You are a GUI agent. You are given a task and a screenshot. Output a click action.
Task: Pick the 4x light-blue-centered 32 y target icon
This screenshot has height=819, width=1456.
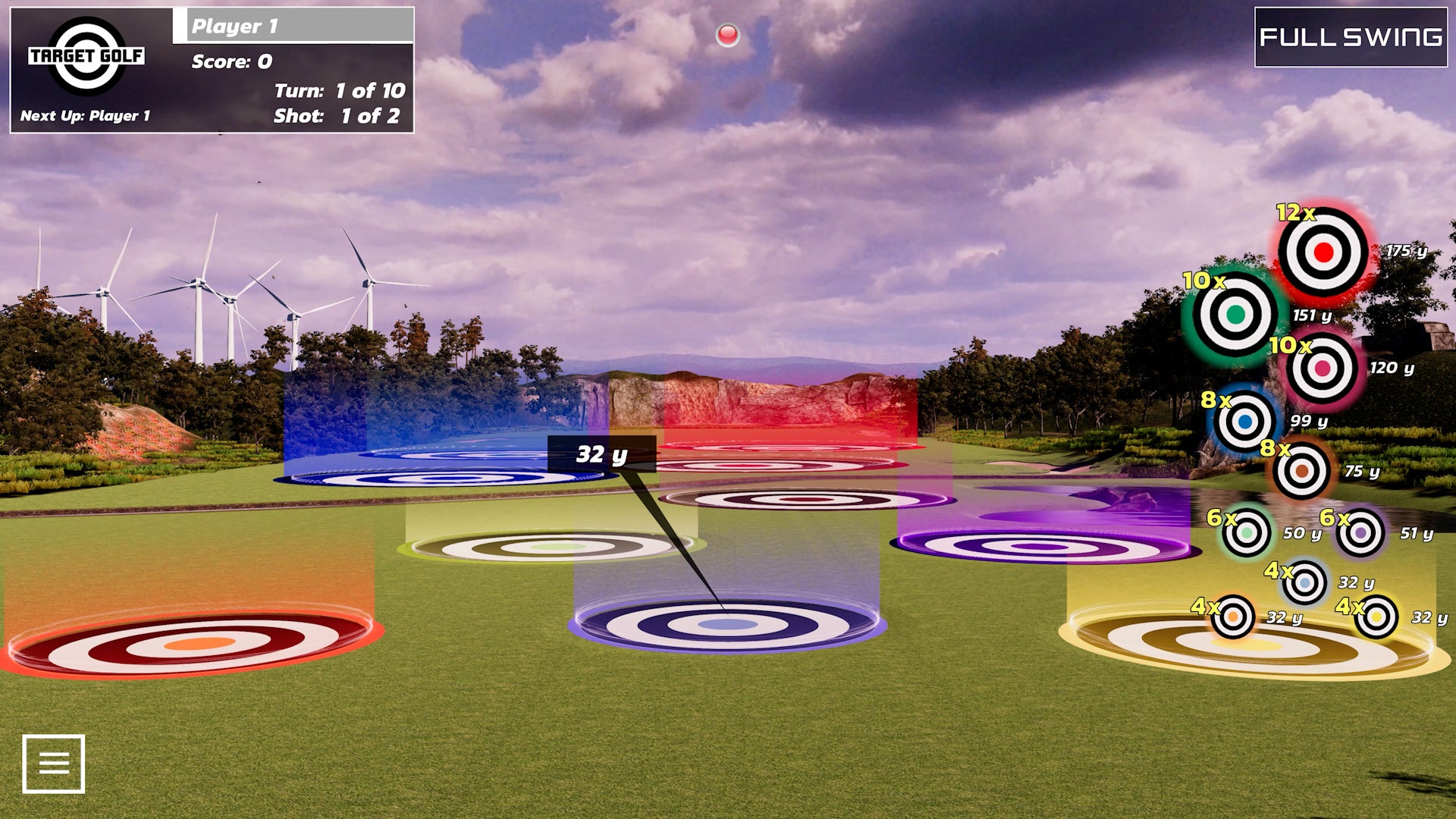[x=1304, y=582]
